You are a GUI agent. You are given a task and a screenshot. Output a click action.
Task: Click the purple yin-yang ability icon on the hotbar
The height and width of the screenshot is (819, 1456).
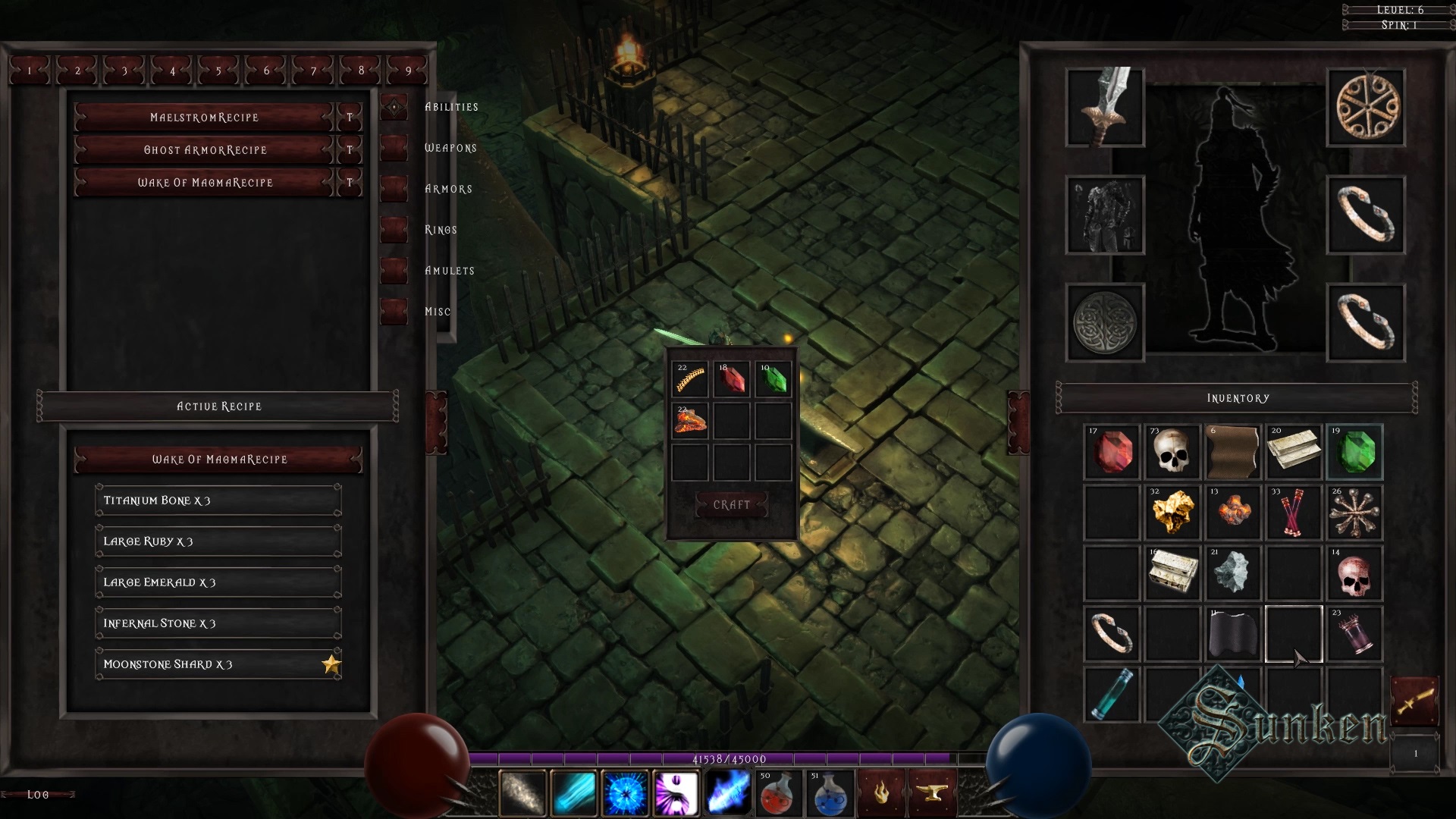[x=677, y=792]
